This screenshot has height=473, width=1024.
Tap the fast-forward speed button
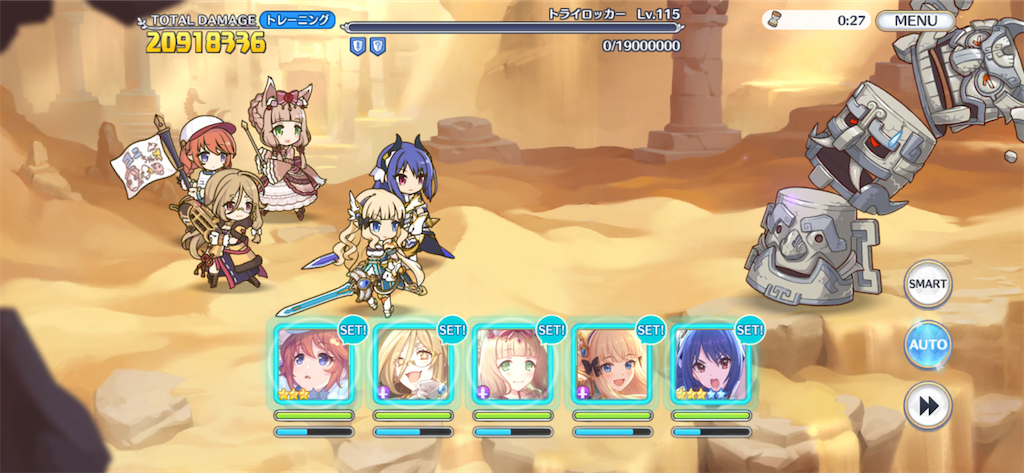(927, 406)
